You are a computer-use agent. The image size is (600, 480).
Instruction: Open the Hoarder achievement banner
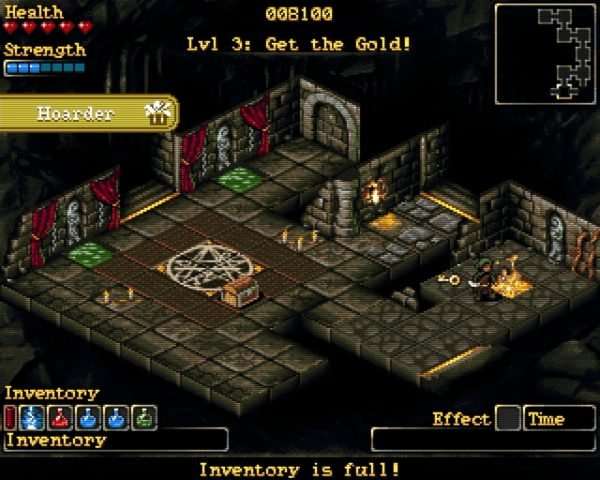coord(88,113)
